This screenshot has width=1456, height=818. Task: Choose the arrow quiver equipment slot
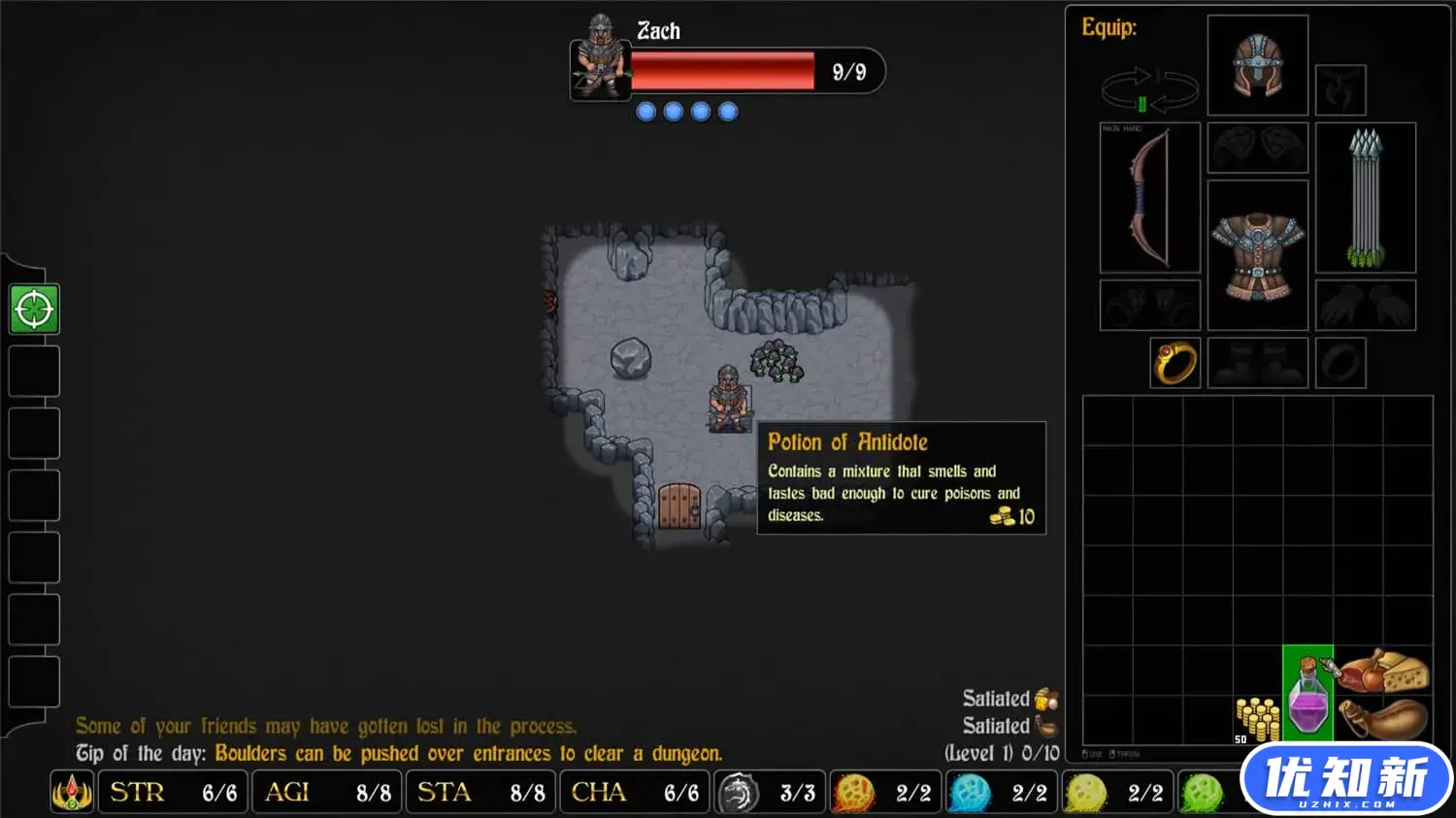pyautogui.click(x=1365, y=197)
